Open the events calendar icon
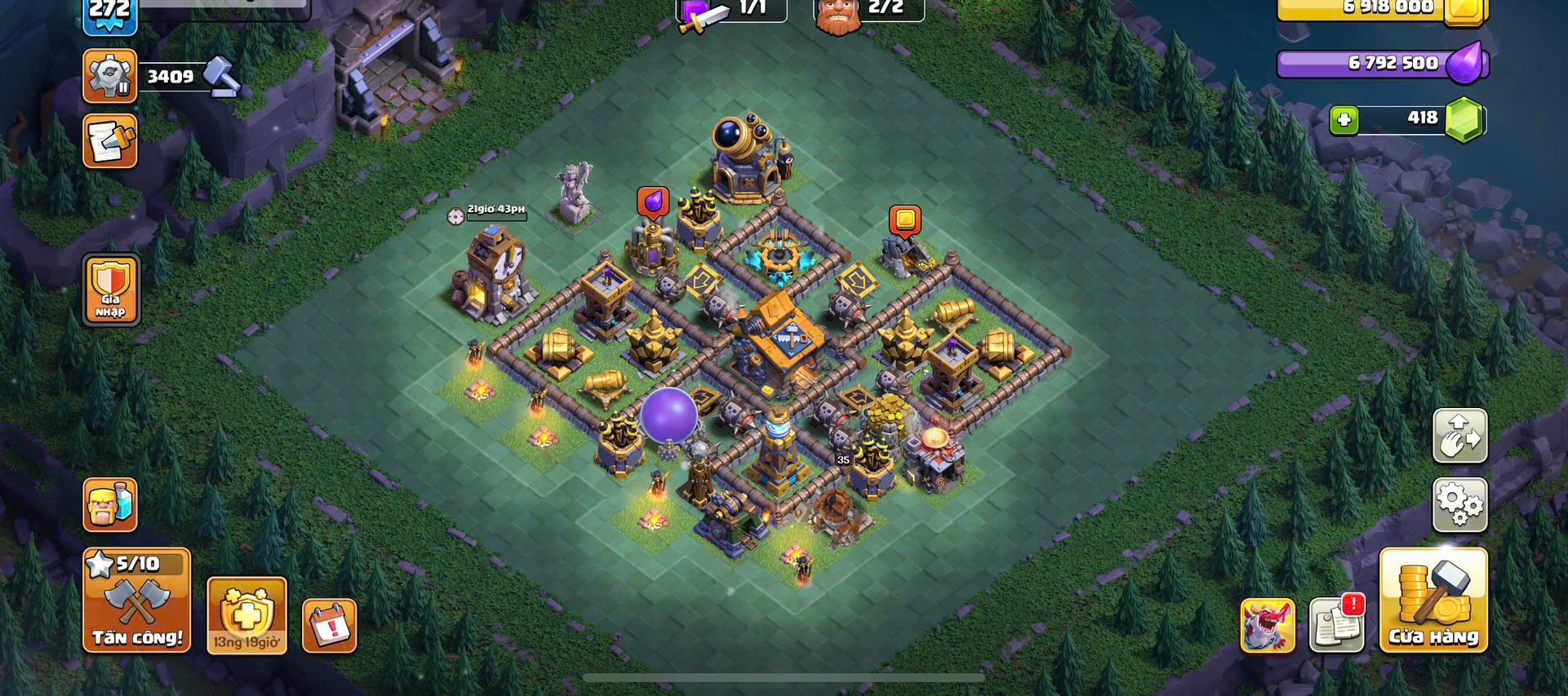This screenshot has height=696, width=1568. pyautogui.click(x=330, y=626)
